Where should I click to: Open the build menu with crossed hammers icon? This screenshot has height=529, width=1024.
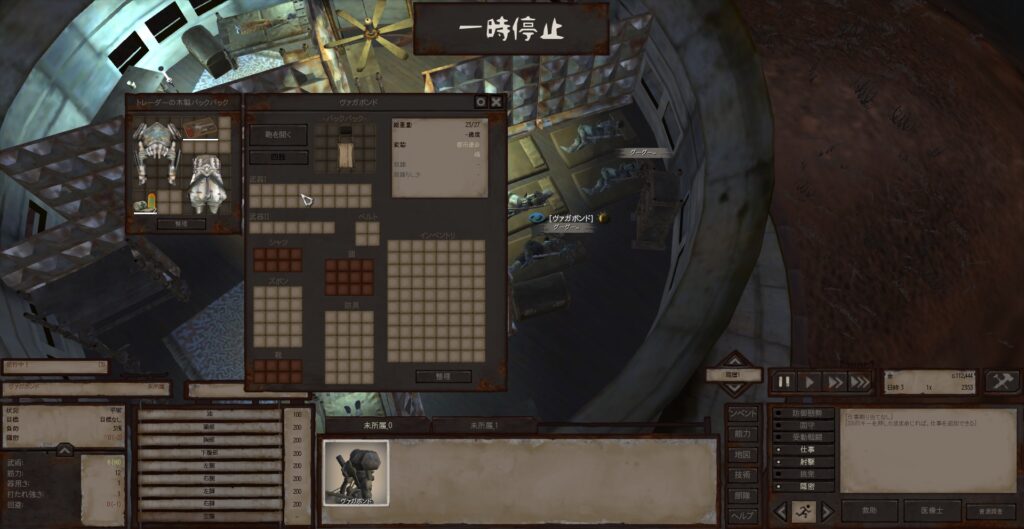pos(1001,381)
